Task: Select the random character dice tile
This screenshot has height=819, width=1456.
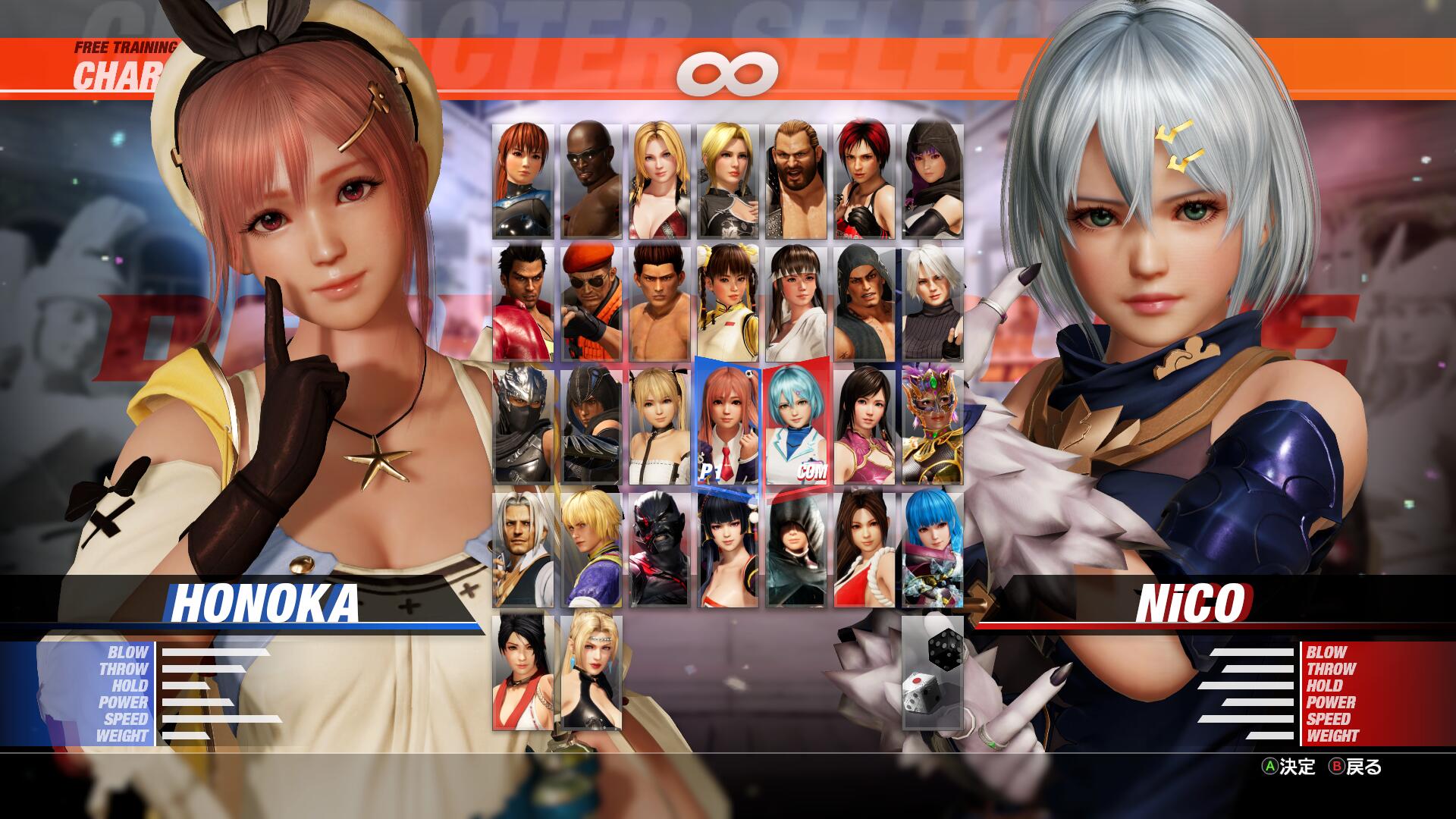Action: [x=933, y=673]
